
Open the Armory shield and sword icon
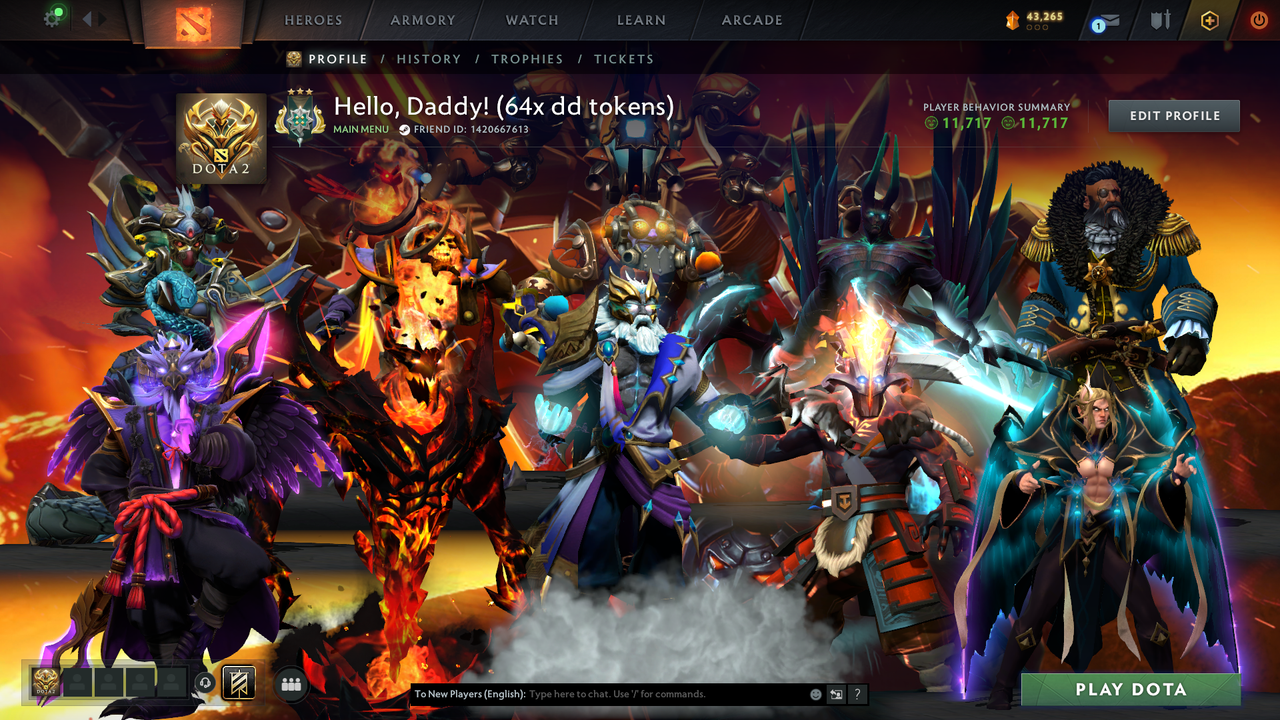point(1161,20)
